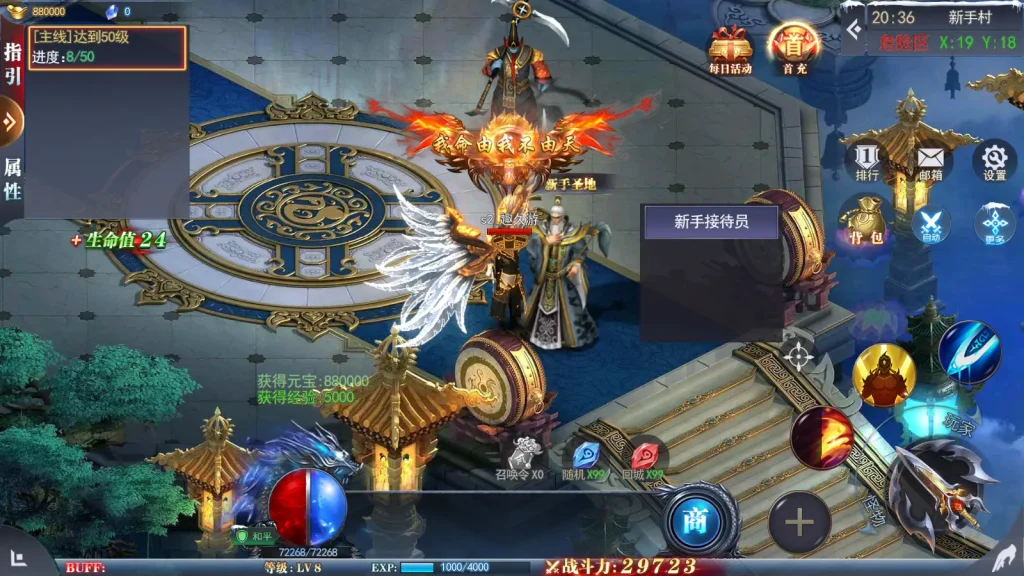The image size is (1024, 576).
Task: Collapse the top-right map info panel arrow
Action: coord(852,30)
